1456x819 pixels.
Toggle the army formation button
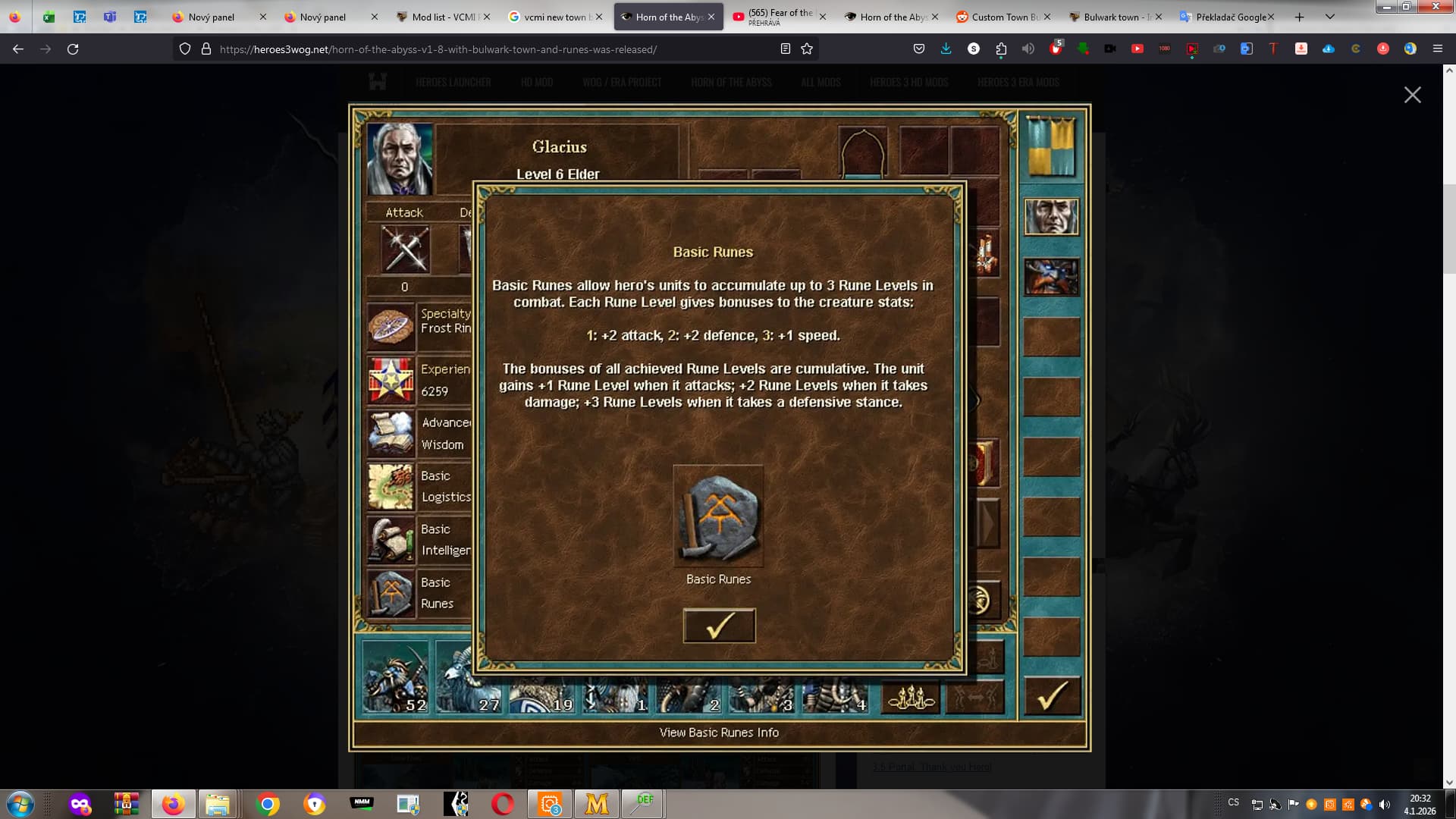point(911,696)
